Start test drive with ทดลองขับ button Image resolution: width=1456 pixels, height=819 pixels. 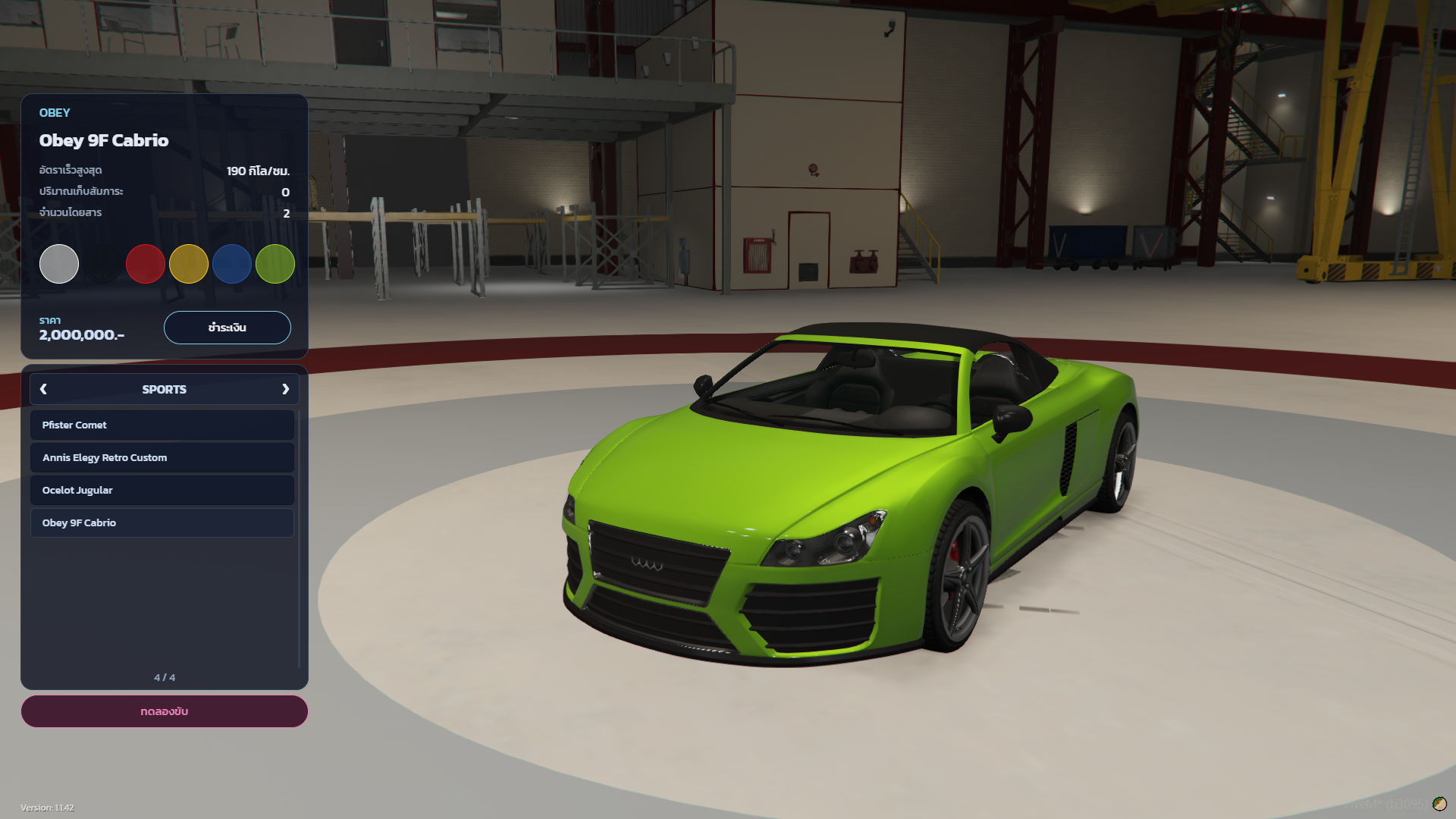coord(165,711)
